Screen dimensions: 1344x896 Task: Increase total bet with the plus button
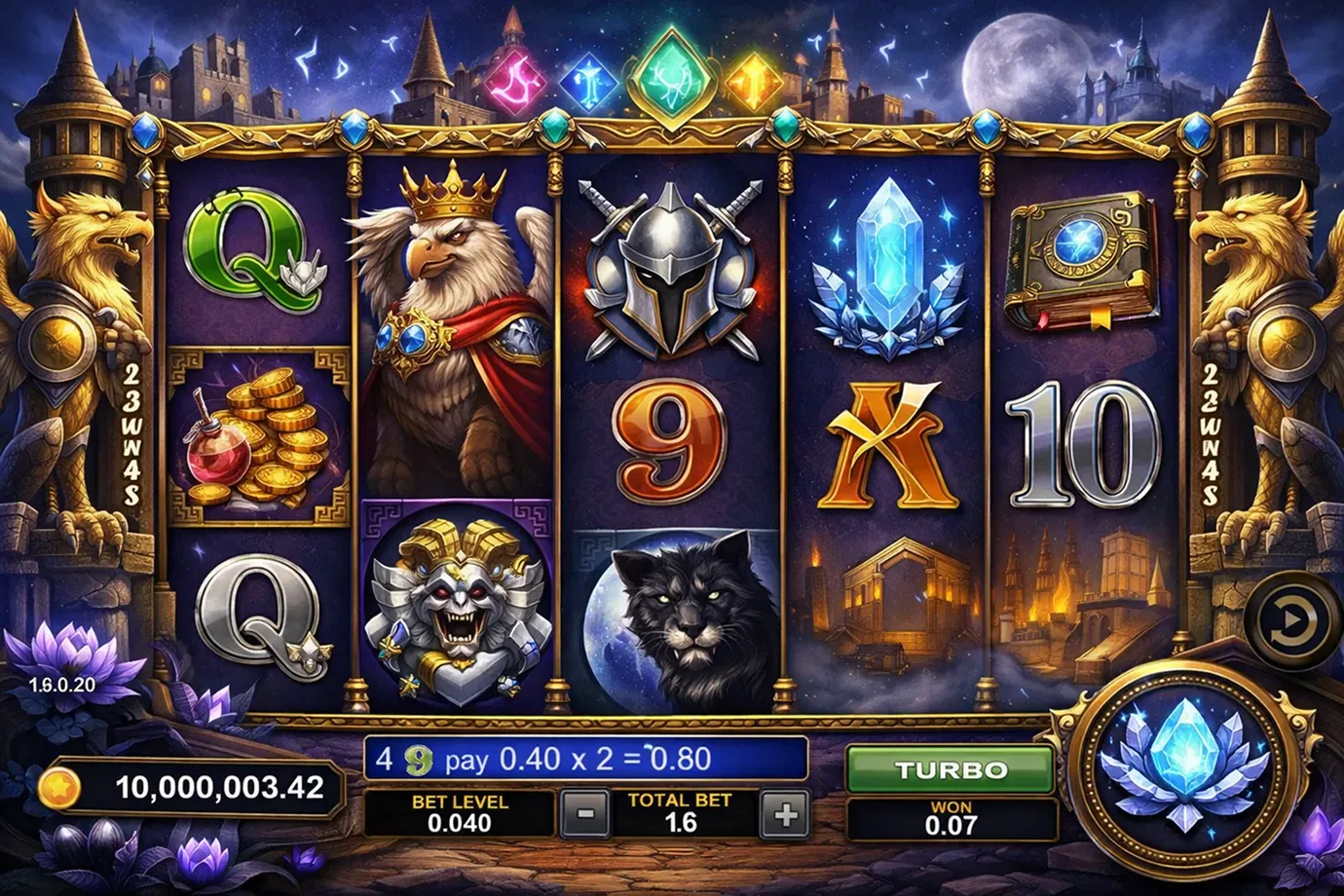click(785, 814)
